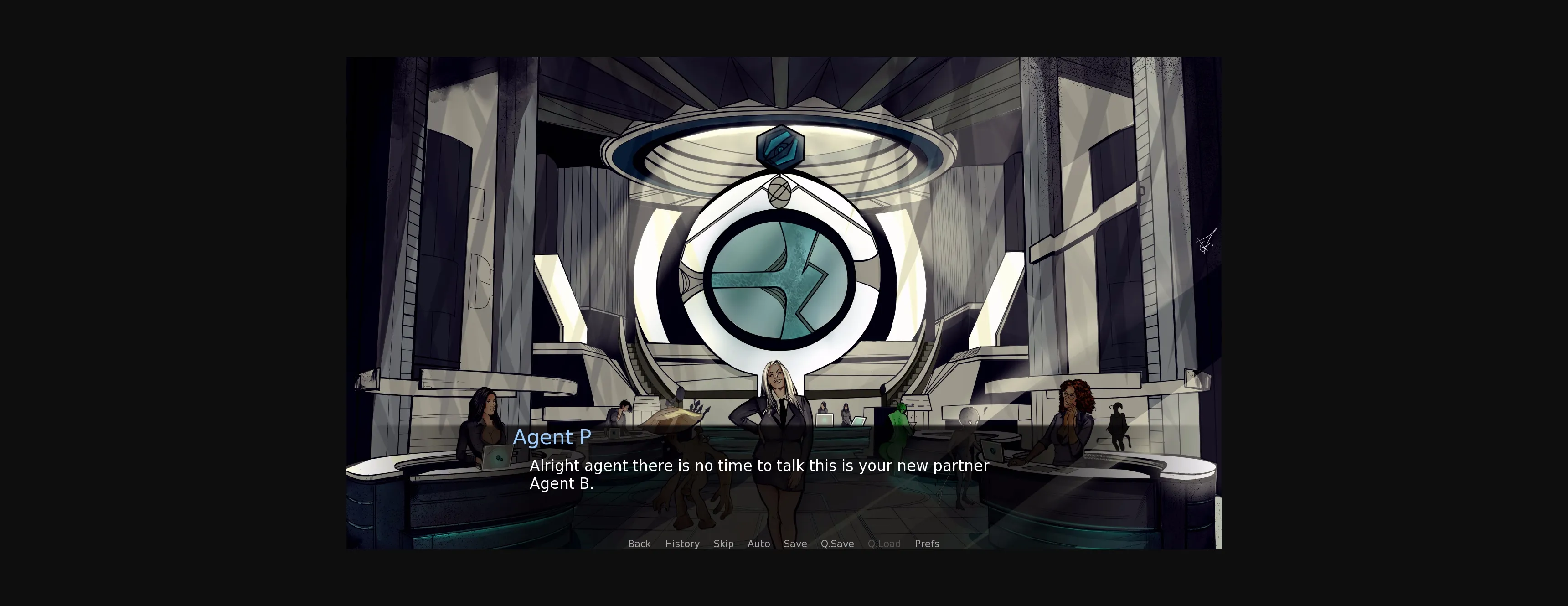Viewport: 1568px width, 606px height.
Task: Open the History dialogue log
Action: point(682,543)
